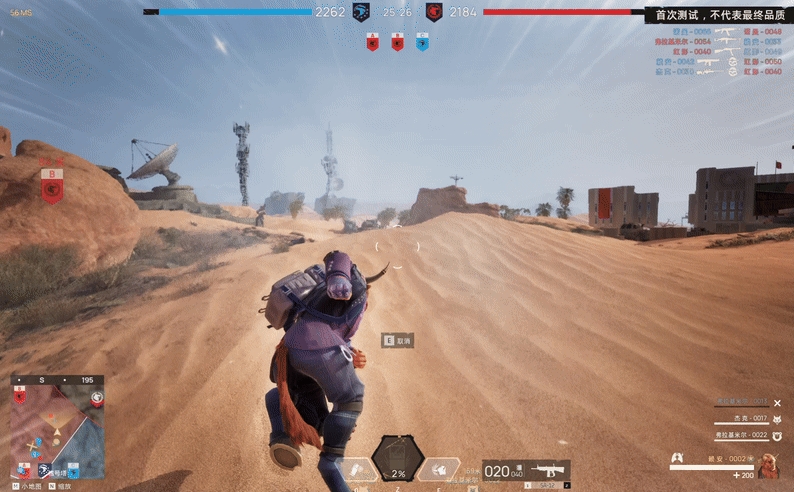
Task: Use the left skill icon beside the hexagon
Action: point(357,468)
